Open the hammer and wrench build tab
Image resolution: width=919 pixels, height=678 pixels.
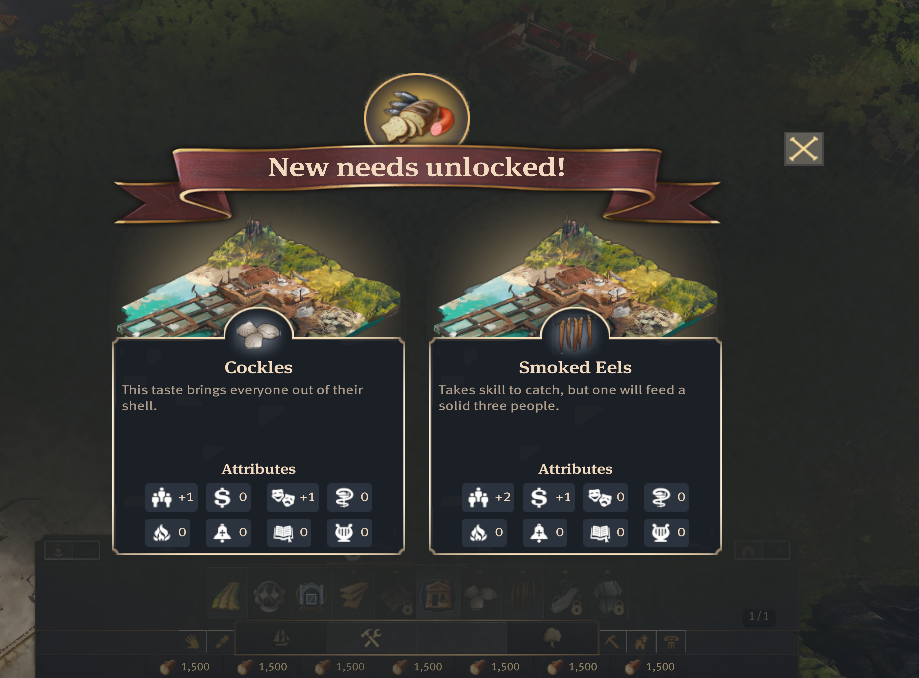[371, 638]
